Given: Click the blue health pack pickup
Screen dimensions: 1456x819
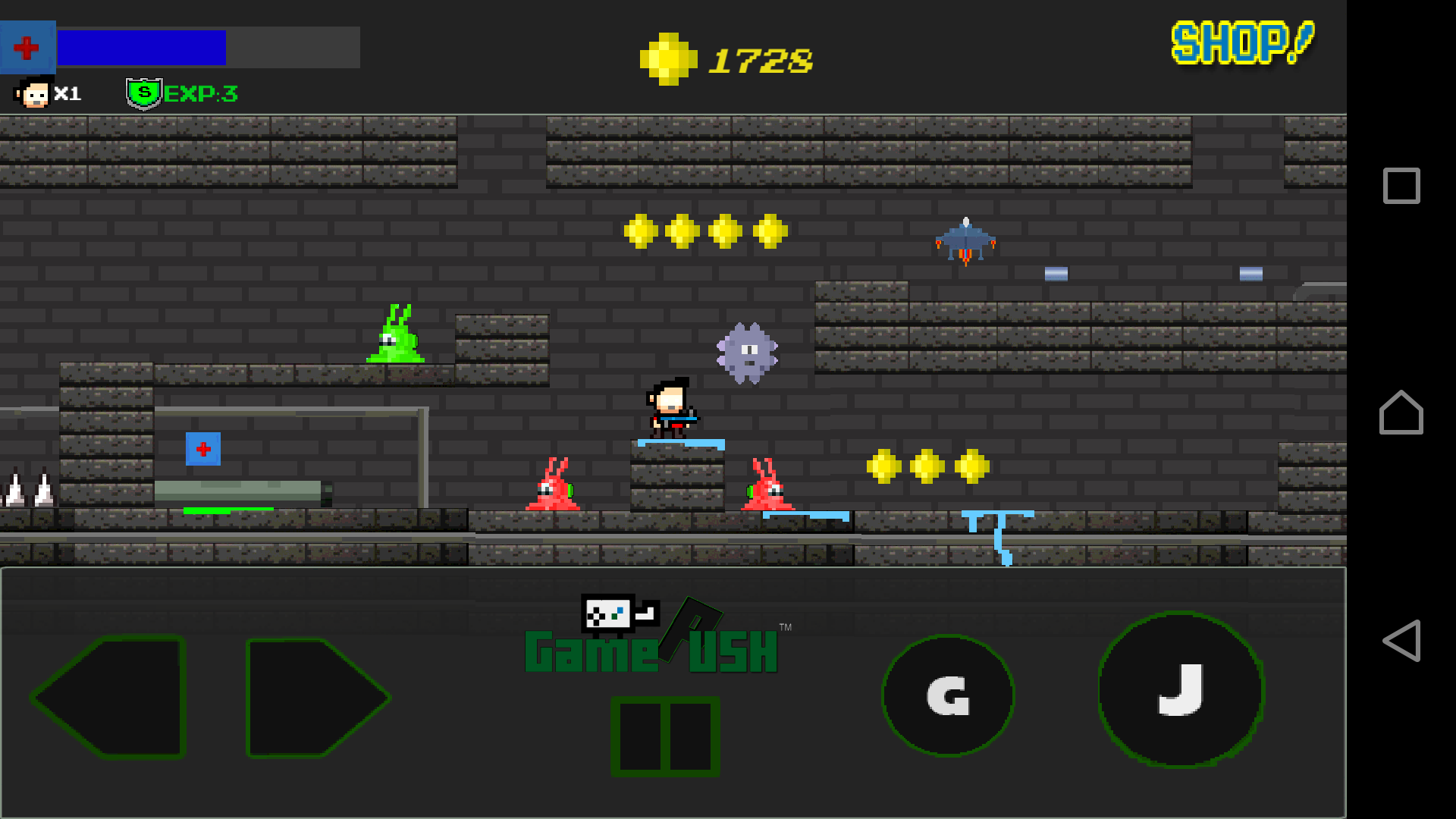Looking at the screenshot, I should 202,449.
